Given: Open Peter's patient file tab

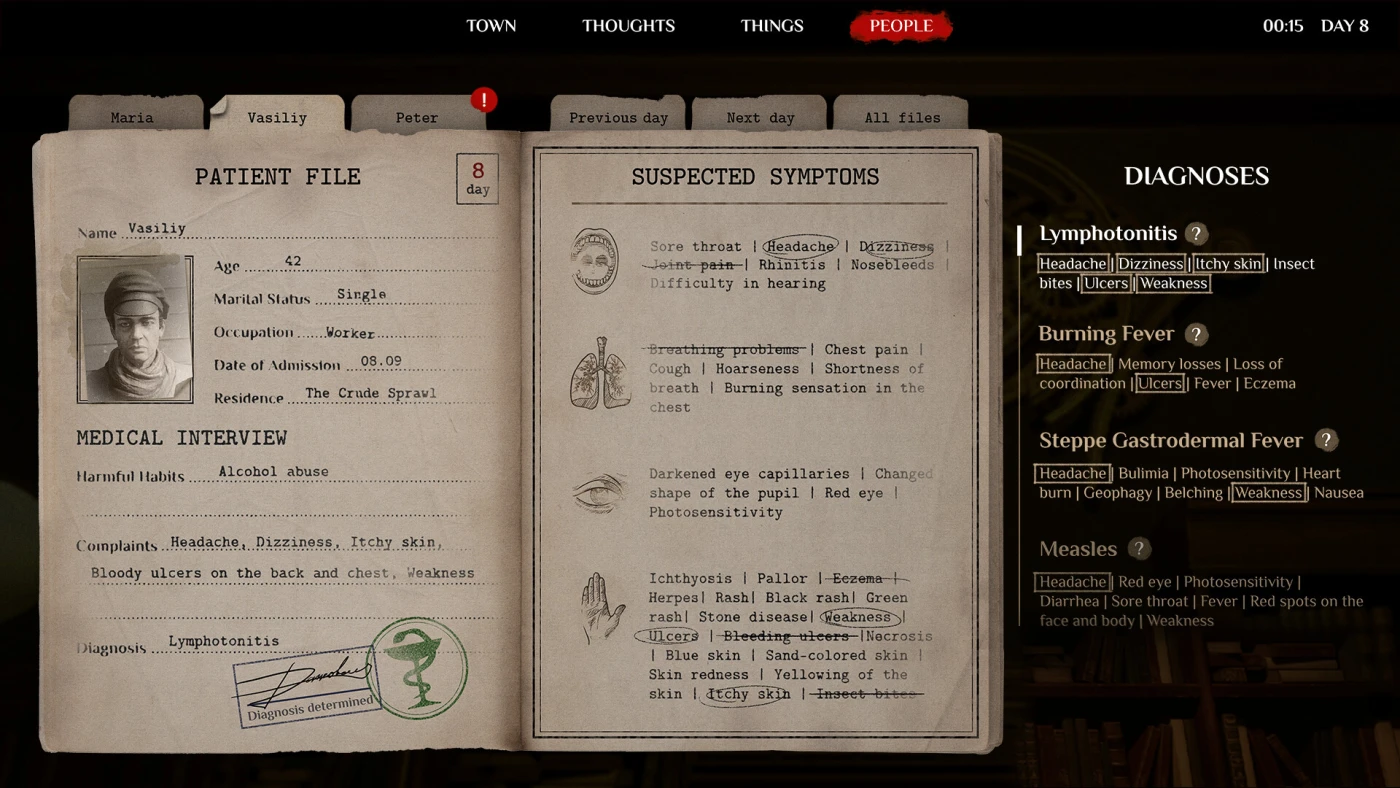Looking at the screenshot, I should coord(417,117).
